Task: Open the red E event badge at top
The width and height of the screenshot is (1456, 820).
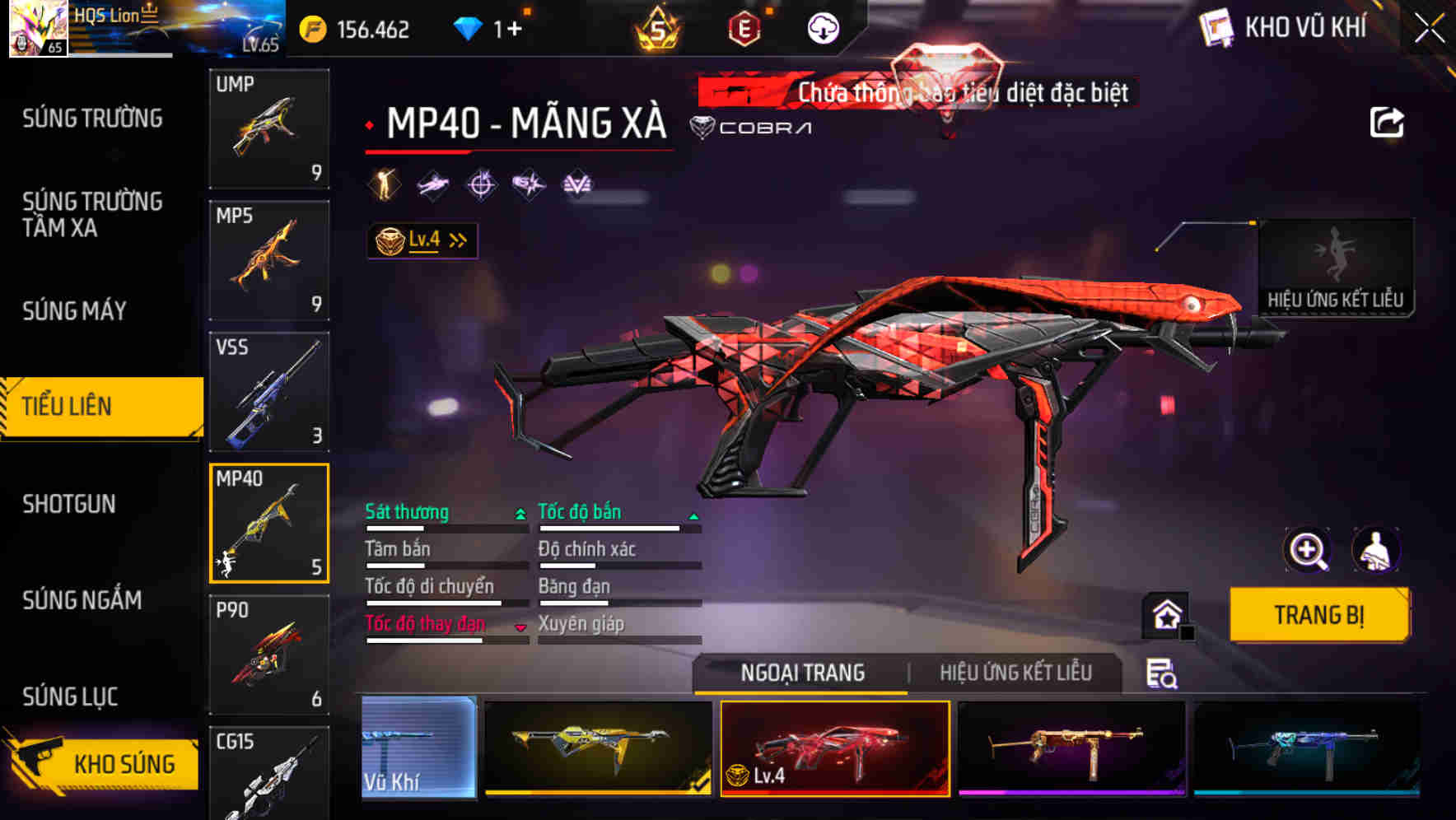Action: pyautogui.click(x=744, y=27)
